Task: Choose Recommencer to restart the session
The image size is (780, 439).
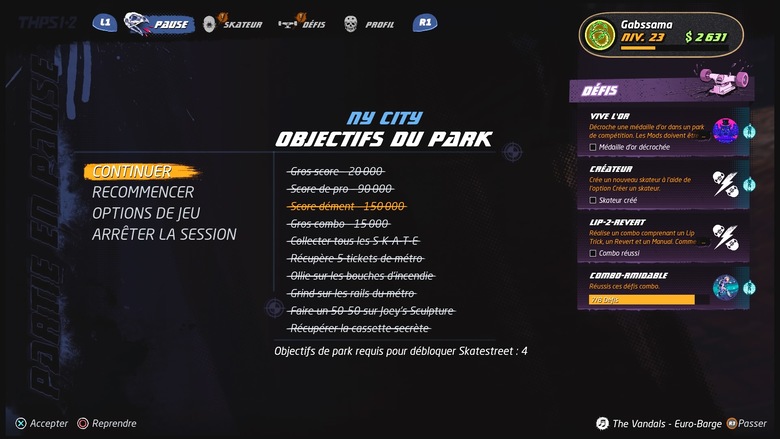Action: click(143, 192)
